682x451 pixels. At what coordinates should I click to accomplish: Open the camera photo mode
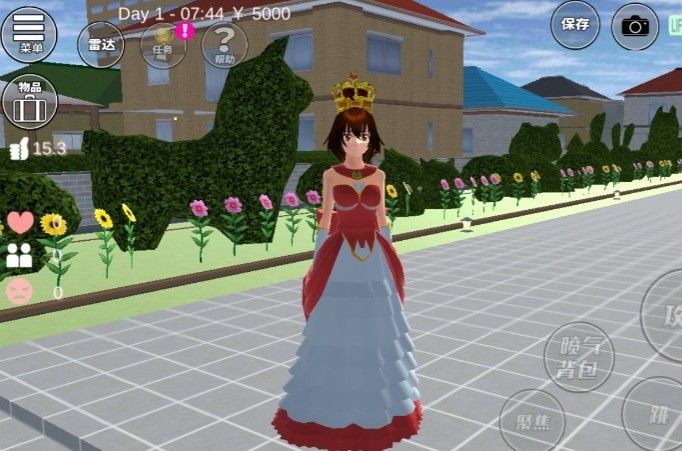pyautogui.click(x=635, y=26)
